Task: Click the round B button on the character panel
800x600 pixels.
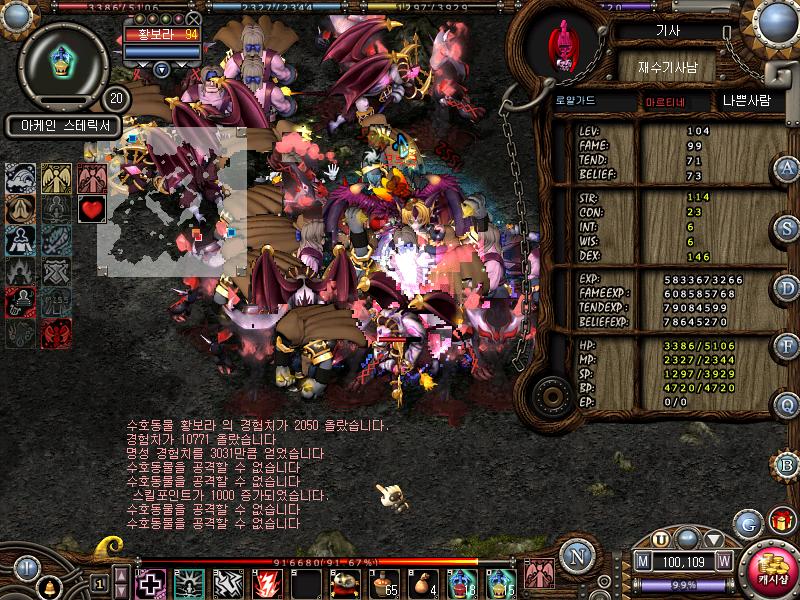Action: tap(786, 463)
